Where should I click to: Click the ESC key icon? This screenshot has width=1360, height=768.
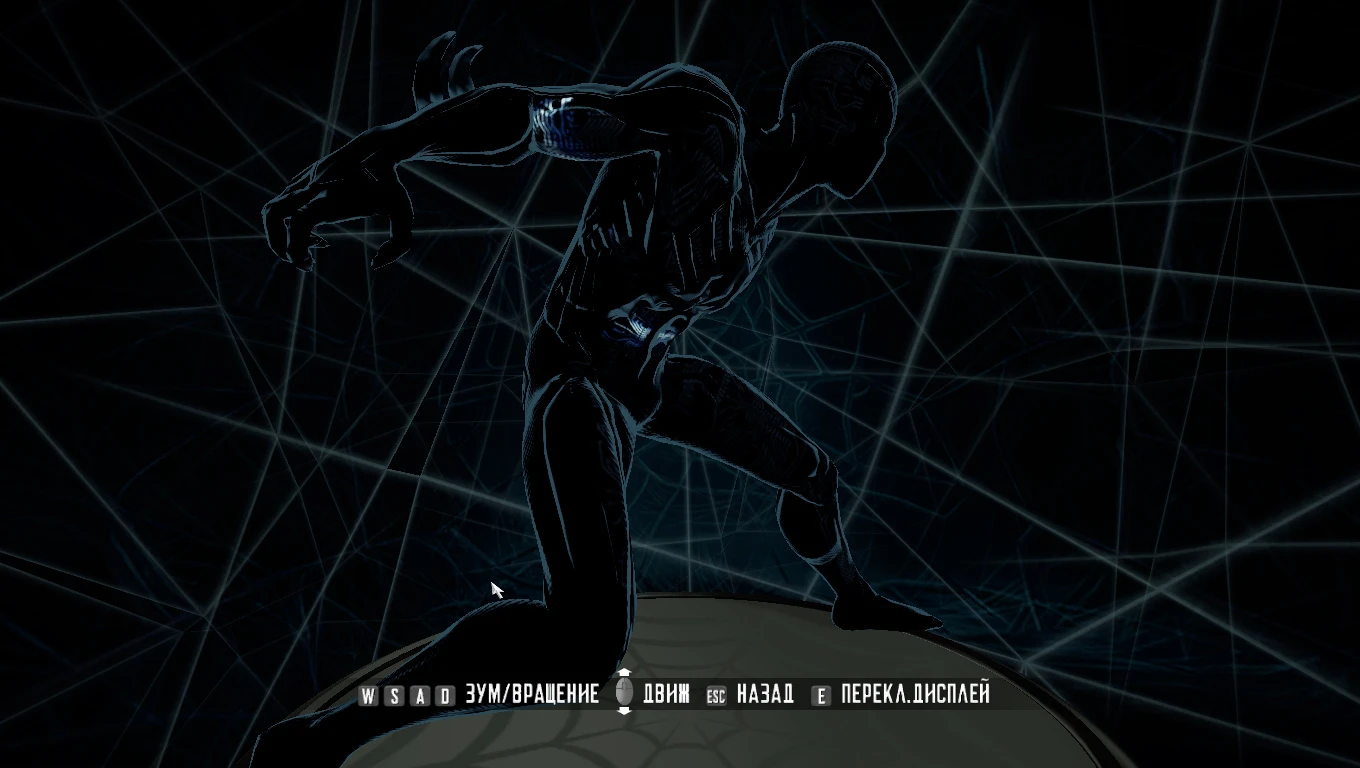[x=716, y=694]
